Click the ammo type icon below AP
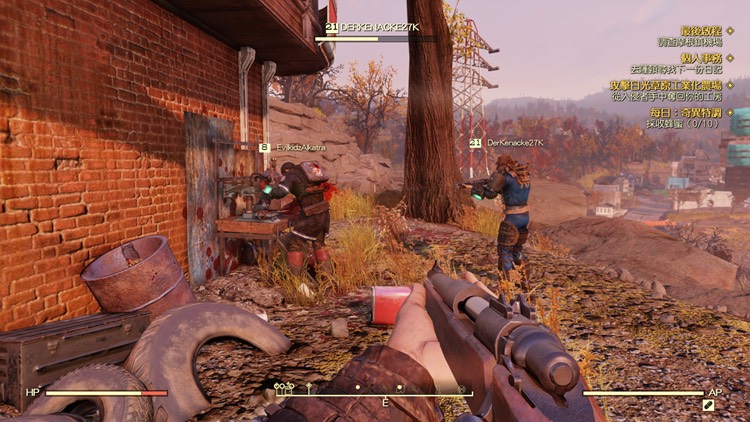 [x=708, y=406]
